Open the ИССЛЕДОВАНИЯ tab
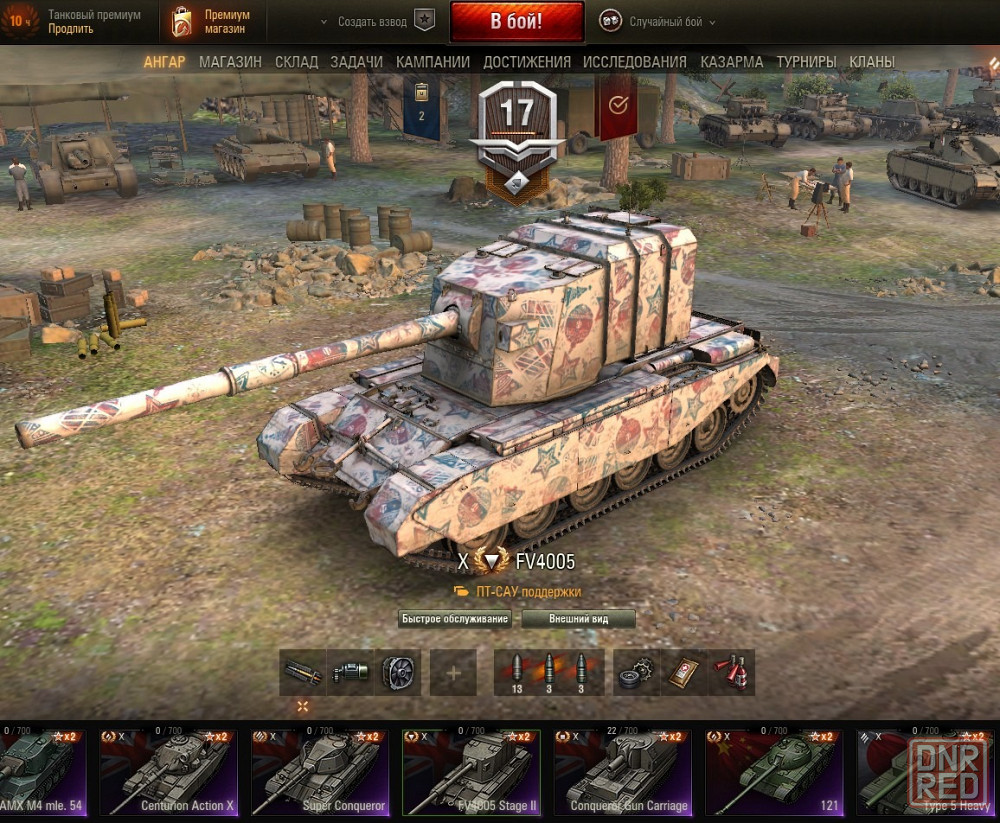 coord(635,62)
